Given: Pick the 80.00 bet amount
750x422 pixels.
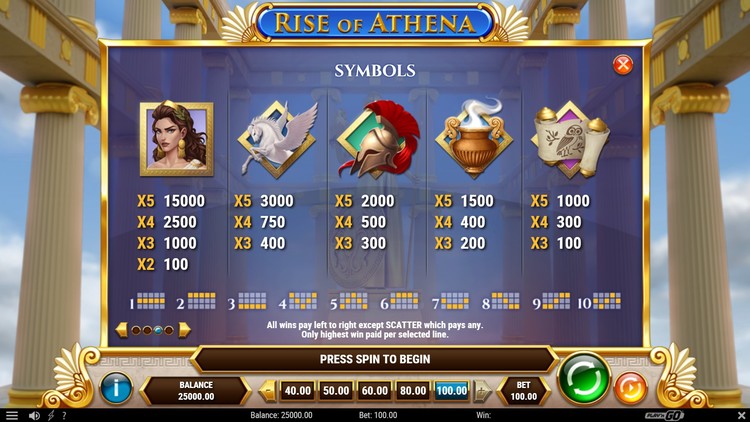Looking at the screenshot, I should coord(413,390).
